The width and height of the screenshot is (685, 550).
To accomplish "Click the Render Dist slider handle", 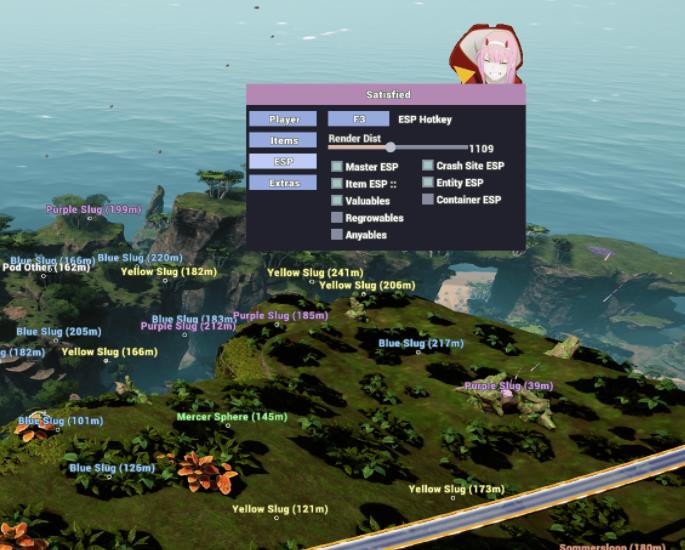I will pos(390,148).
